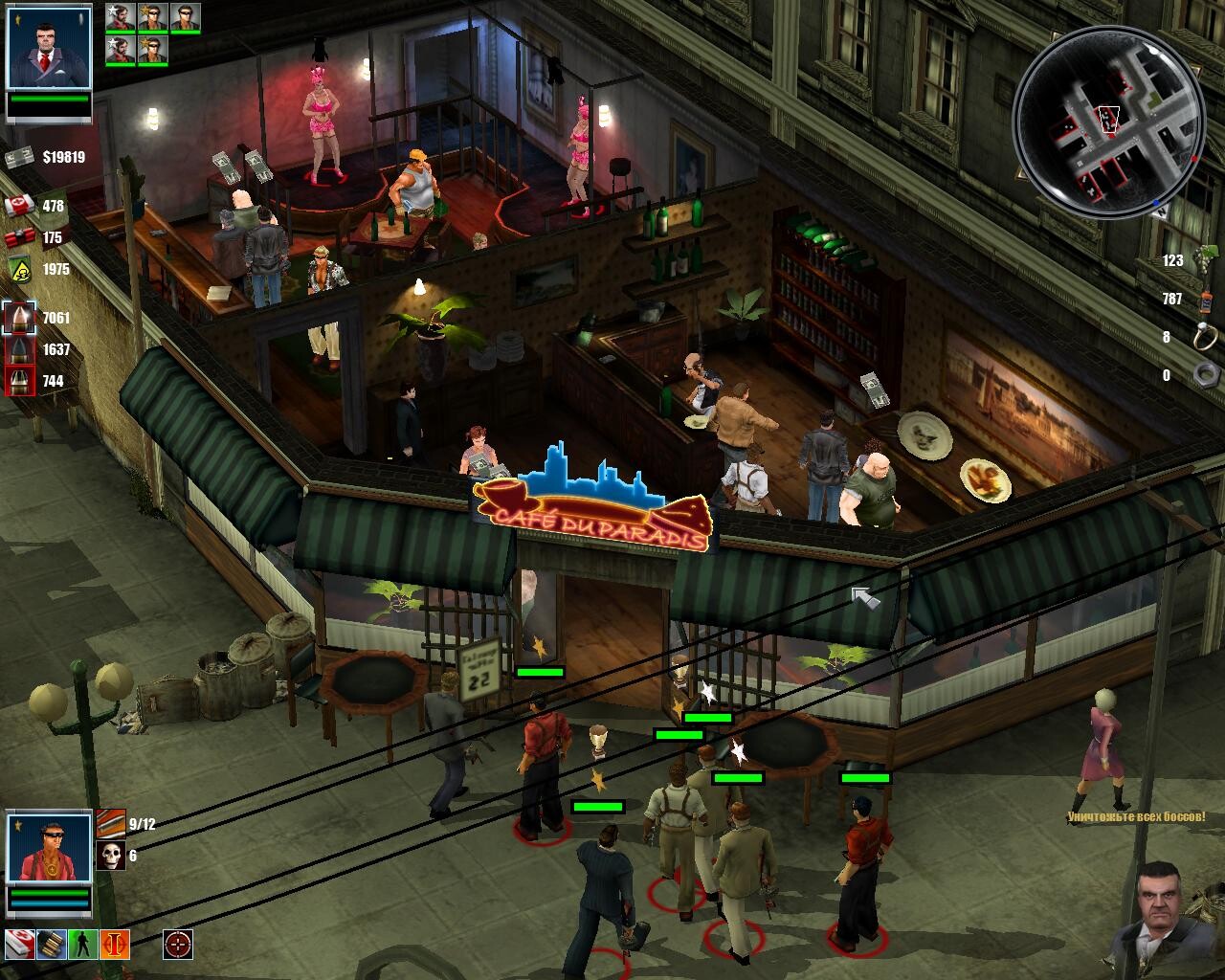This screenshot has height=980, width=1225.
Task: Click the ammo cartridges reload button
Action: coord(50,944)
